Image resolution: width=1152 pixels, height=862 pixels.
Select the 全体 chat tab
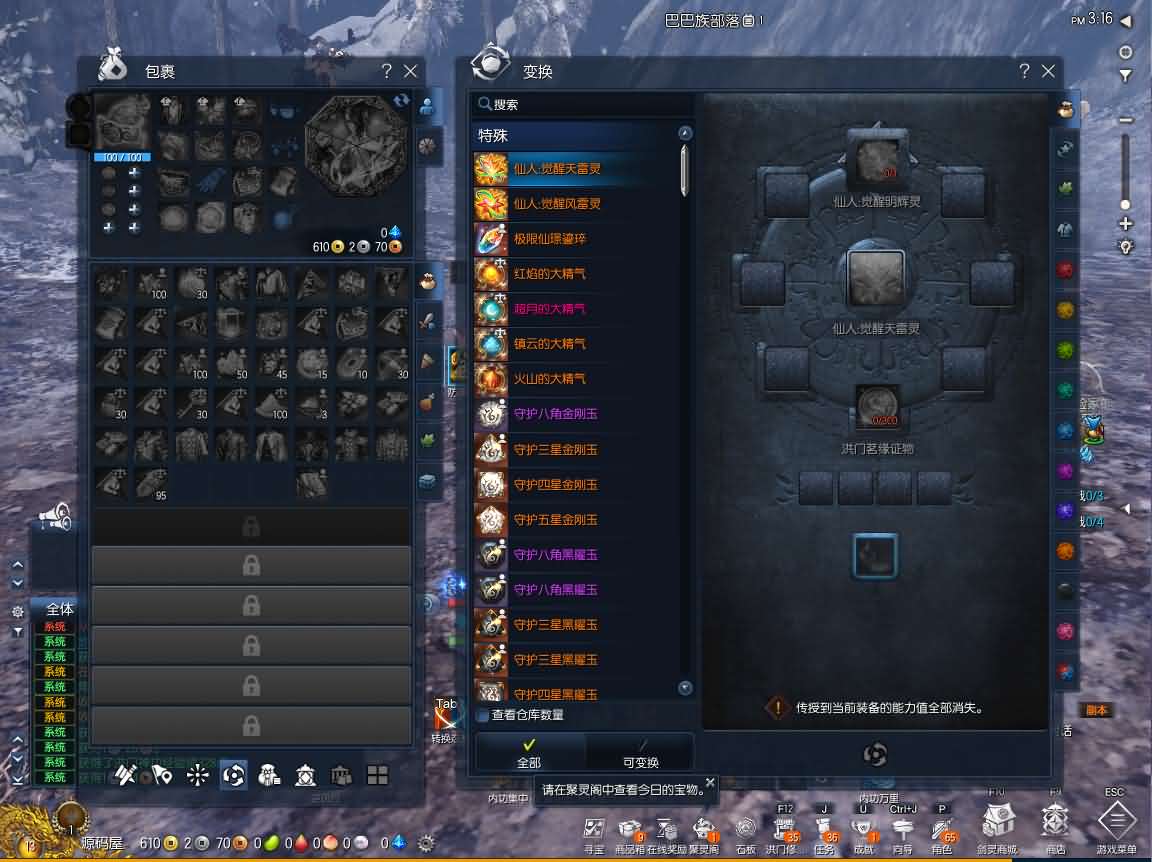[60, 609]
